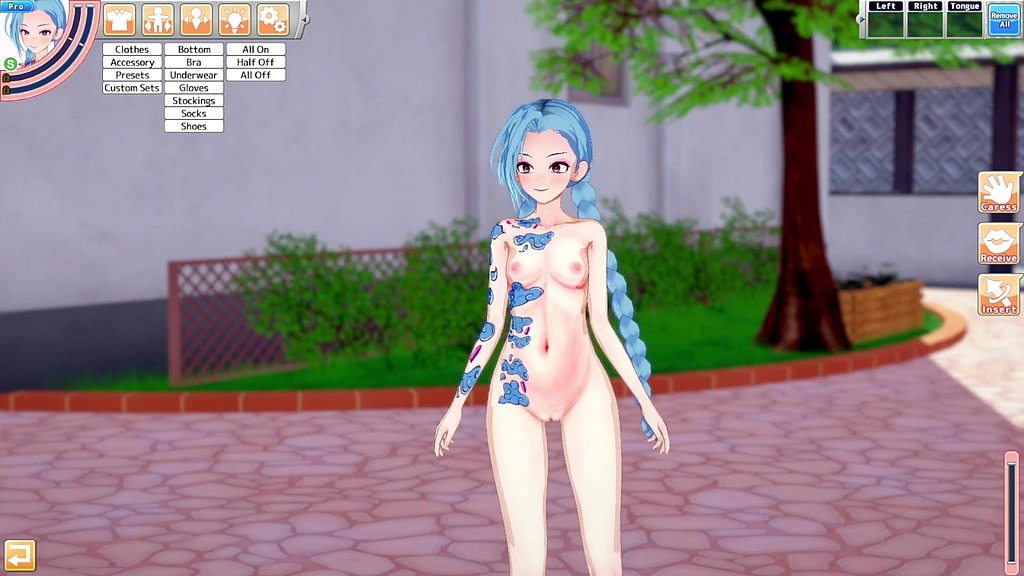Screen dimensions: 1024x576
Task: Select the Accessory menu entry
Action: 132,62
